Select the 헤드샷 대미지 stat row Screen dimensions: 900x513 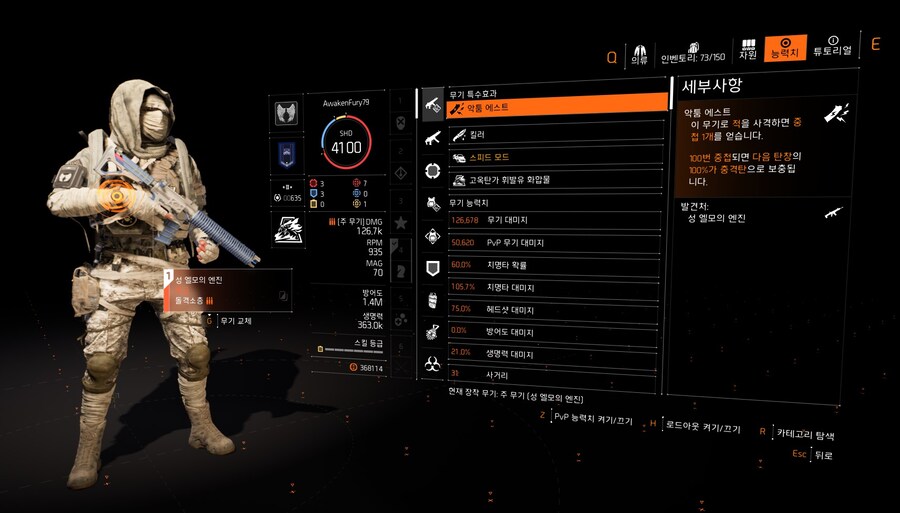[x=556, y=308]
